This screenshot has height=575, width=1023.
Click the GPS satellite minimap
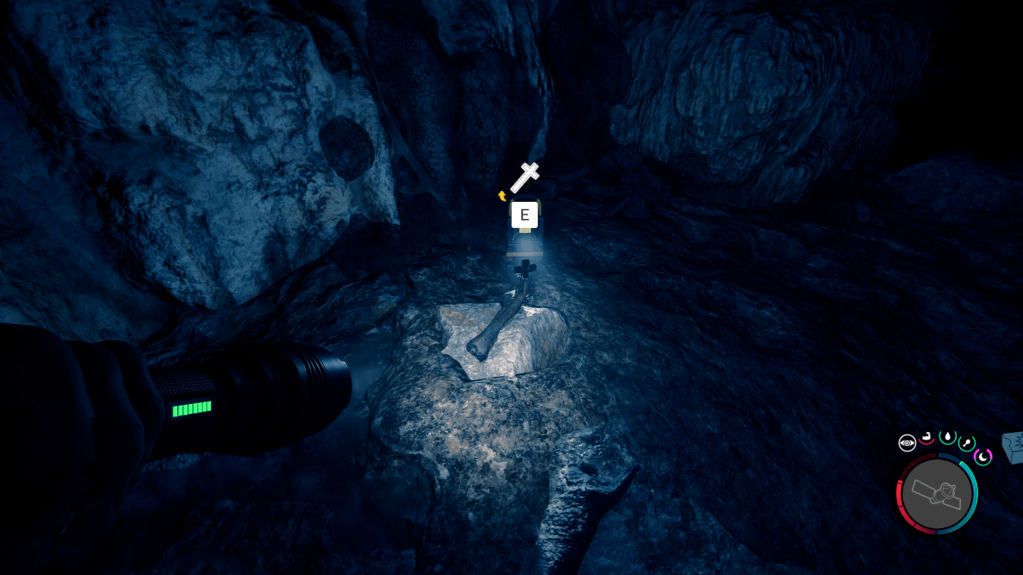click(938, 493)
